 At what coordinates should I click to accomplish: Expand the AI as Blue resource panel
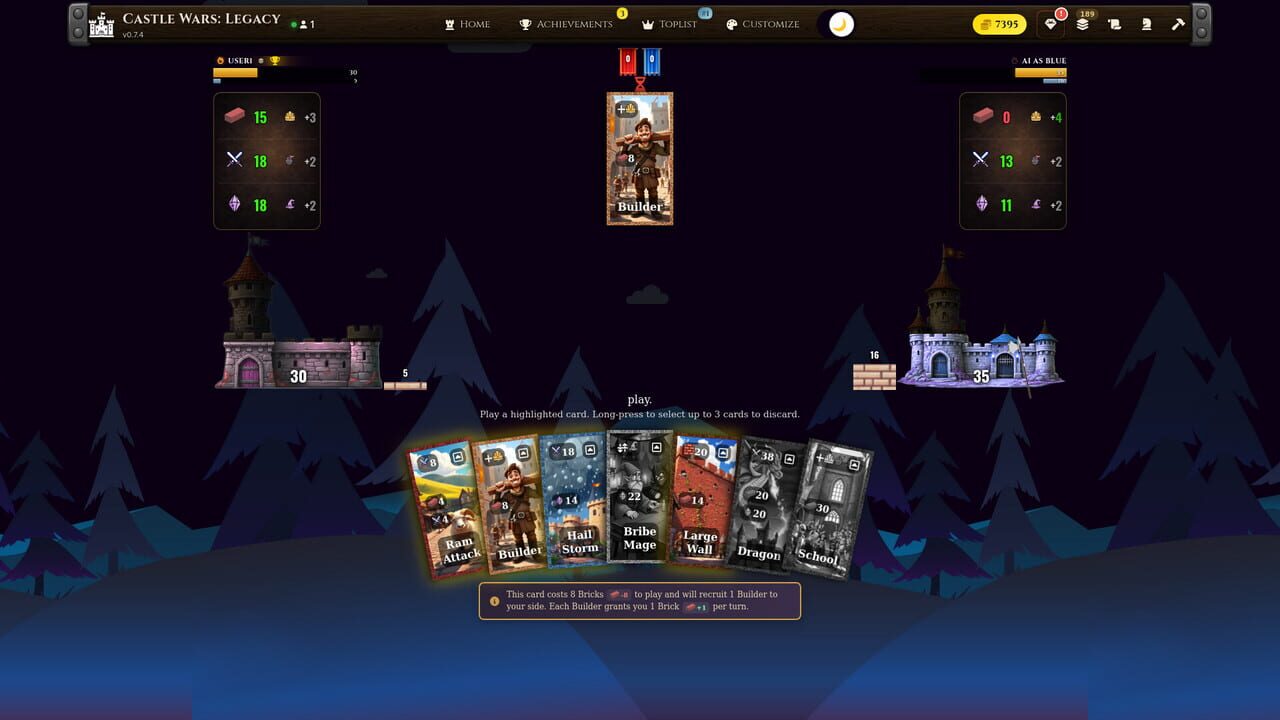1012,160
